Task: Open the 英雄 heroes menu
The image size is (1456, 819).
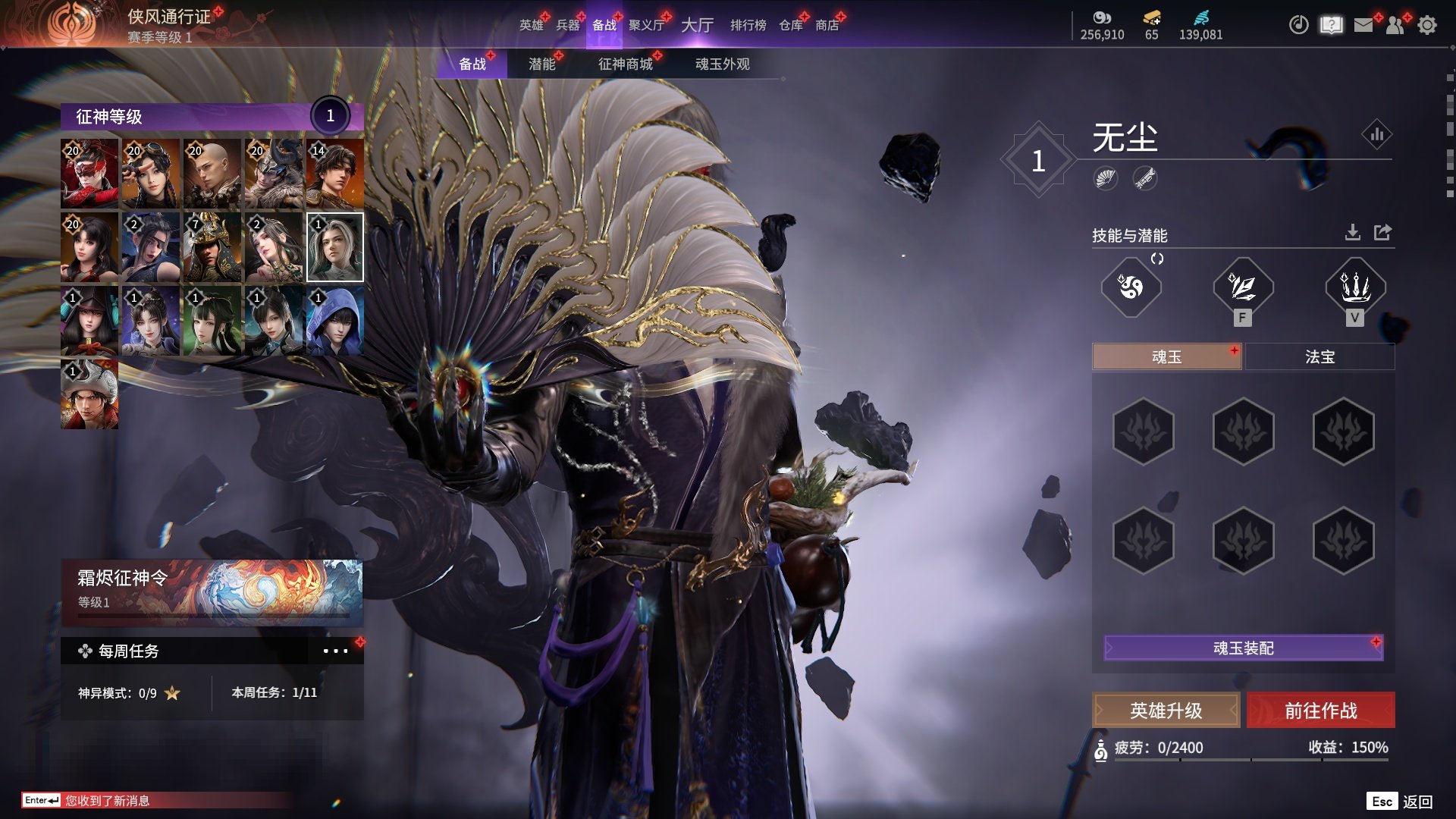Action: tap(531, 25)
